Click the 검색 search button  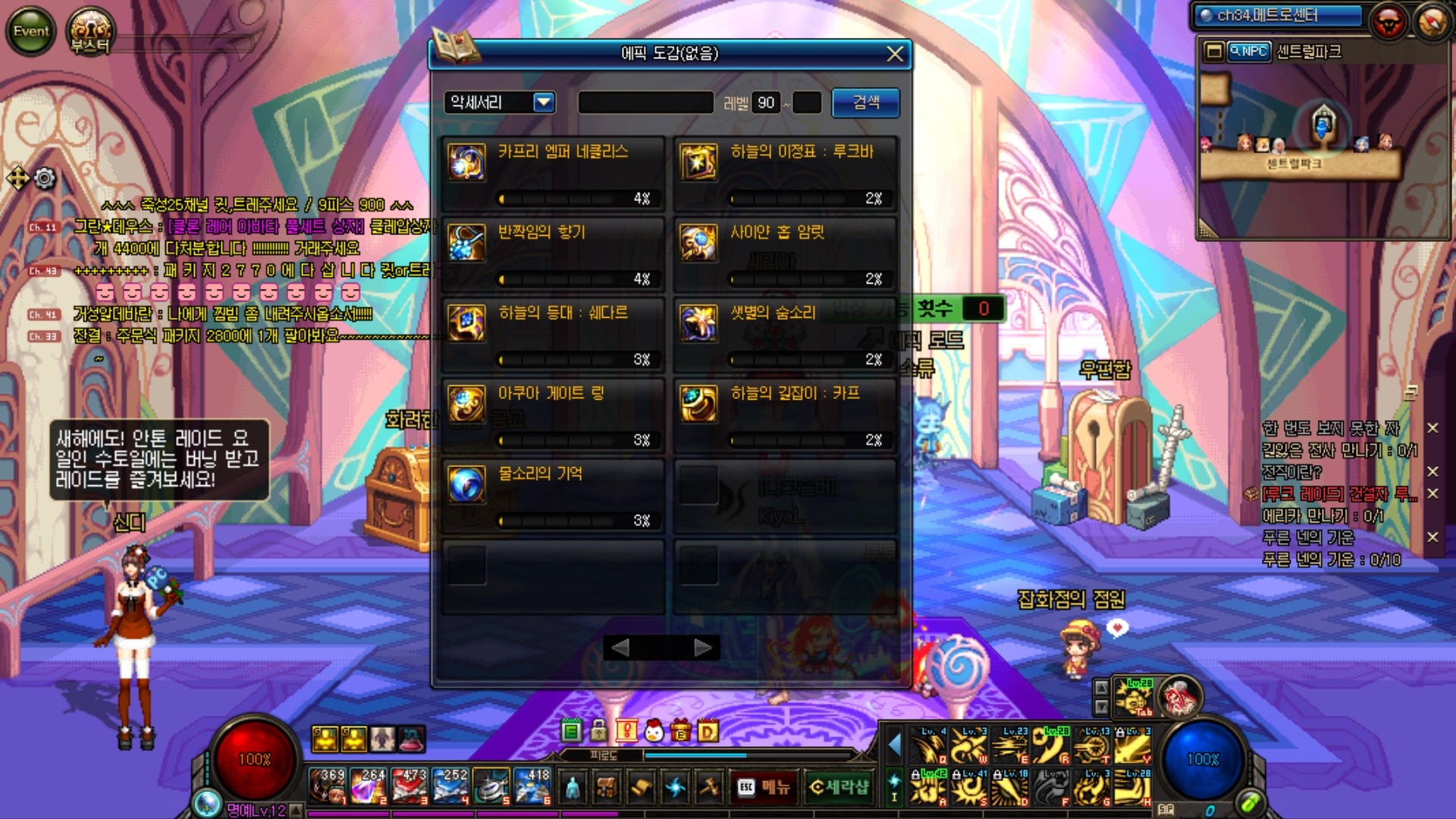[866, 102]
